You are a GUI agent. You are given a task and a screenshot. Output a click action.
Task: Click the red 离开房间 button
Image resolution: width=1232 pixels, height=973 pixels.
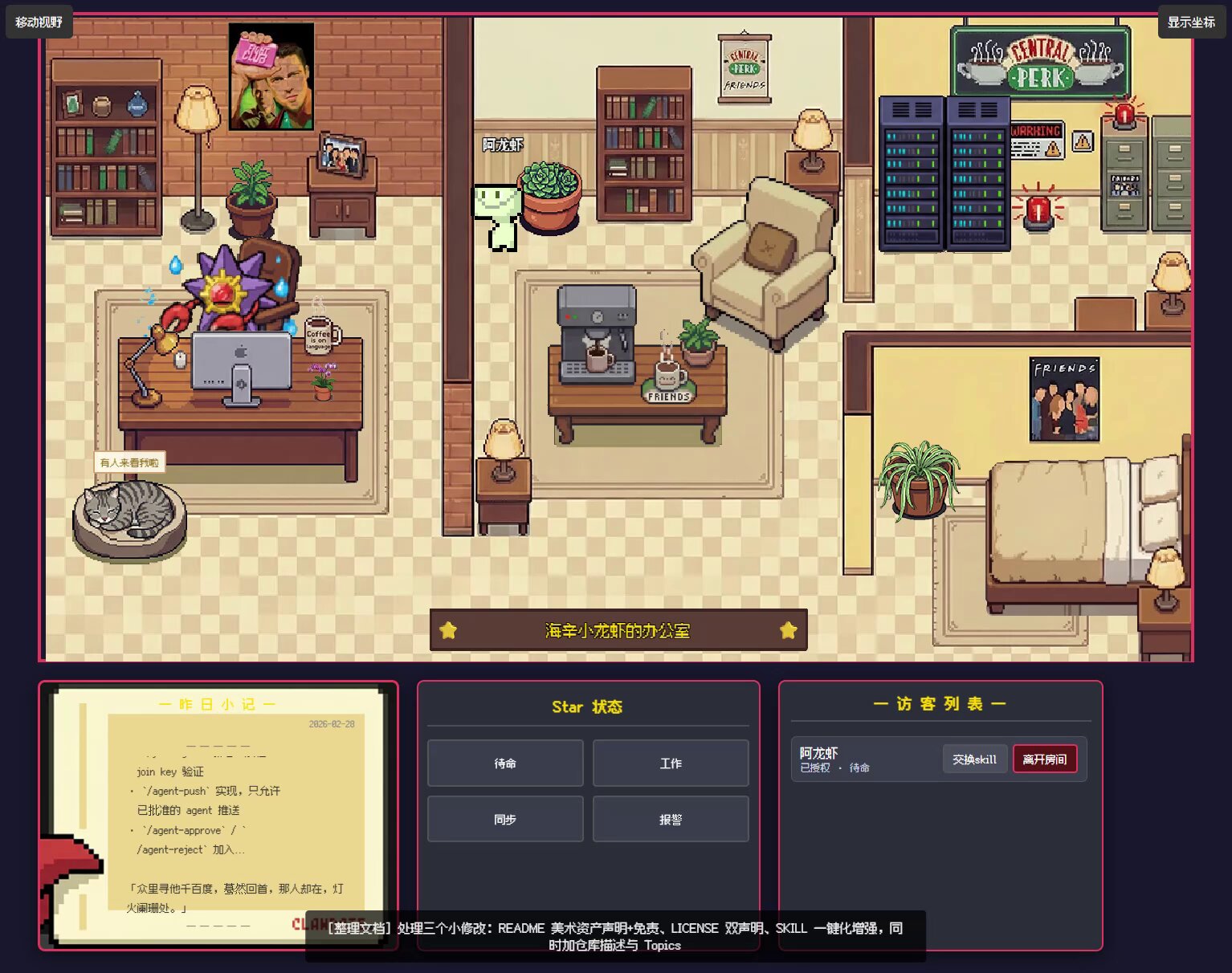tap(1044, 759)
